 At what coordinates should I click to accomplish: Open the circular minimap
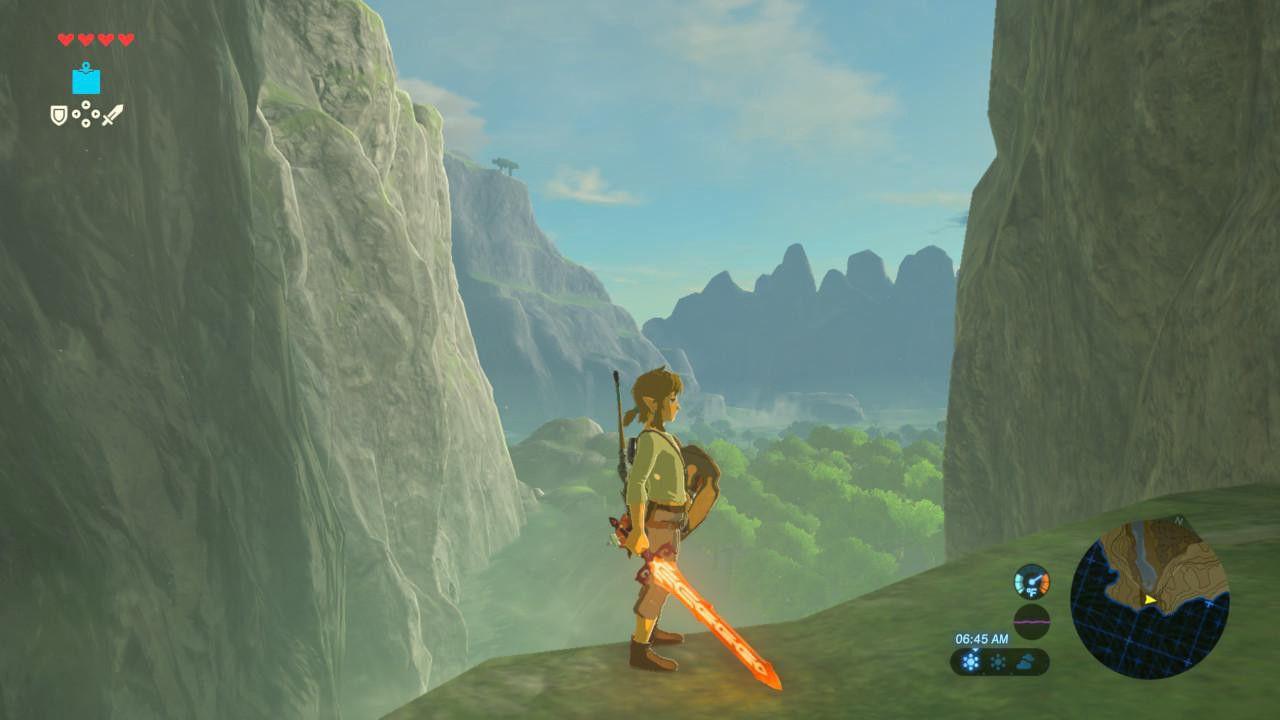(1150, 598)
